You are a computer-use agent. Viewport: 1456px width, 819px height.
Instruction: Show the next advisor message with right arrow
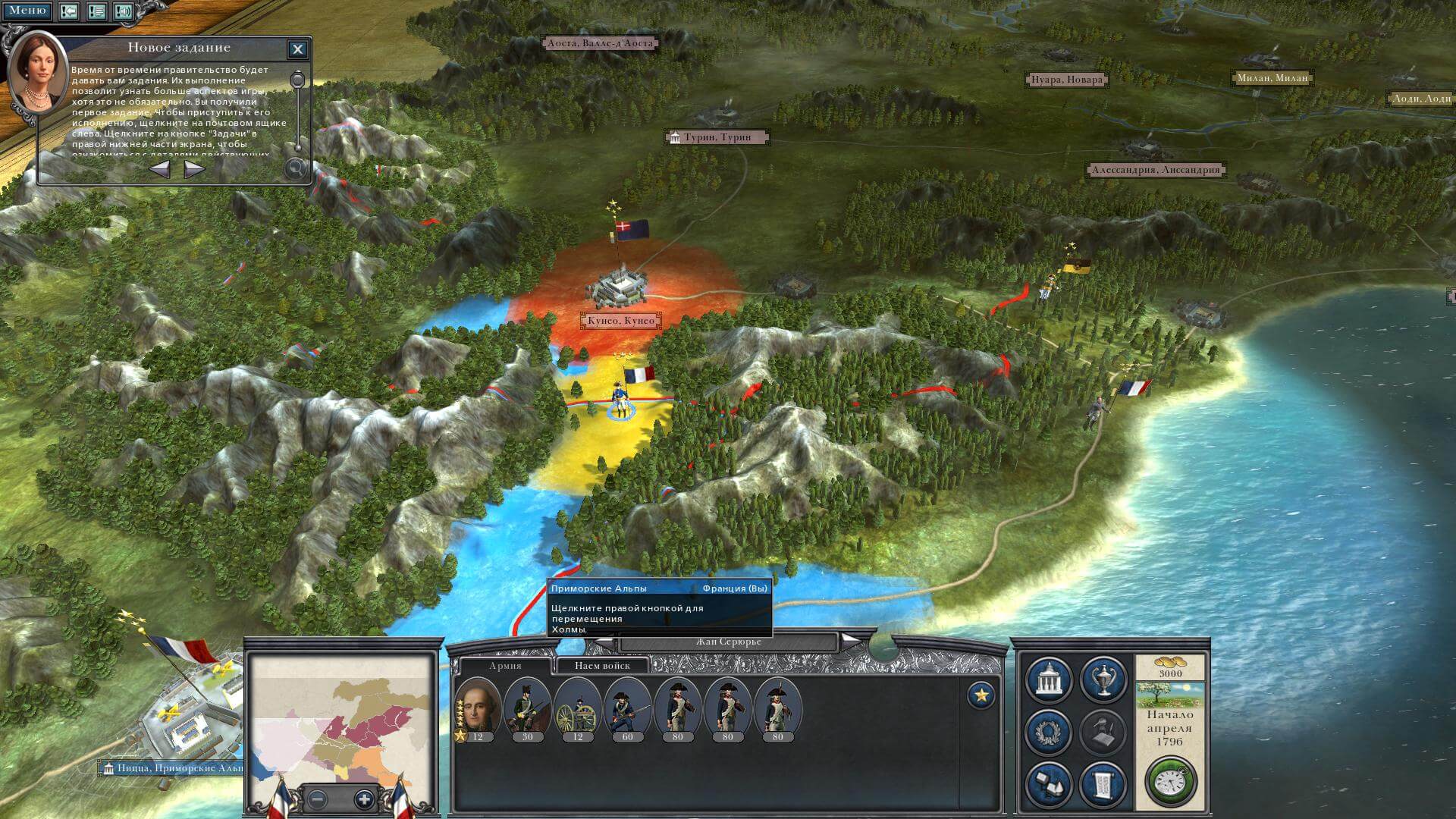tap(194, 169)
